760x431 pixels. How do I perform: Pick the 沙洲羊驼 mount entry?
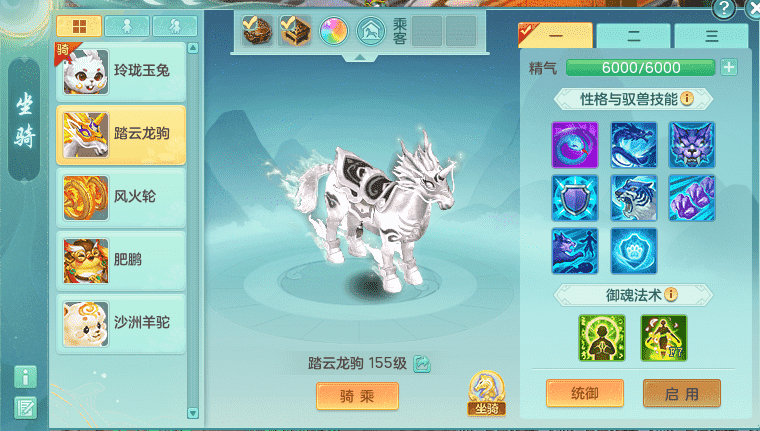click(120, 322)
